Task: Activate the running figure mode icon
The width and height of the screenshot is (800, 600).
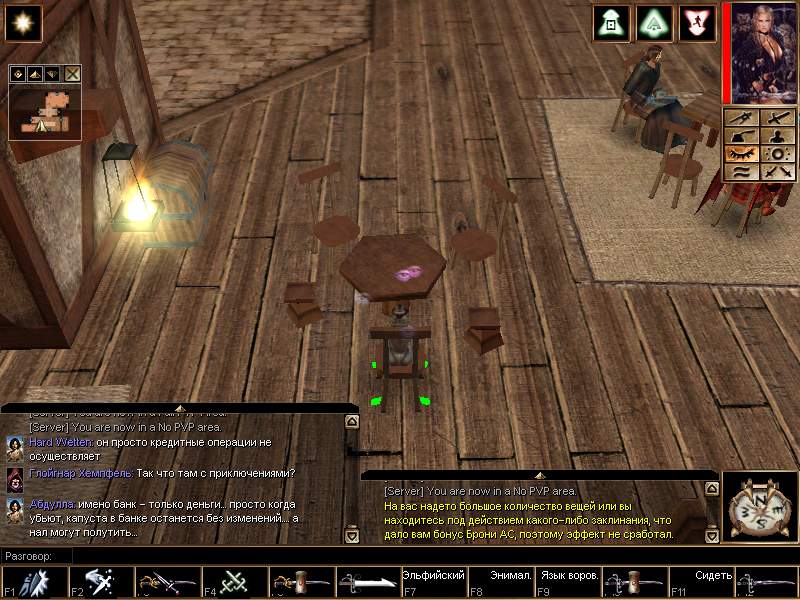Action: (x=697, y=22)
